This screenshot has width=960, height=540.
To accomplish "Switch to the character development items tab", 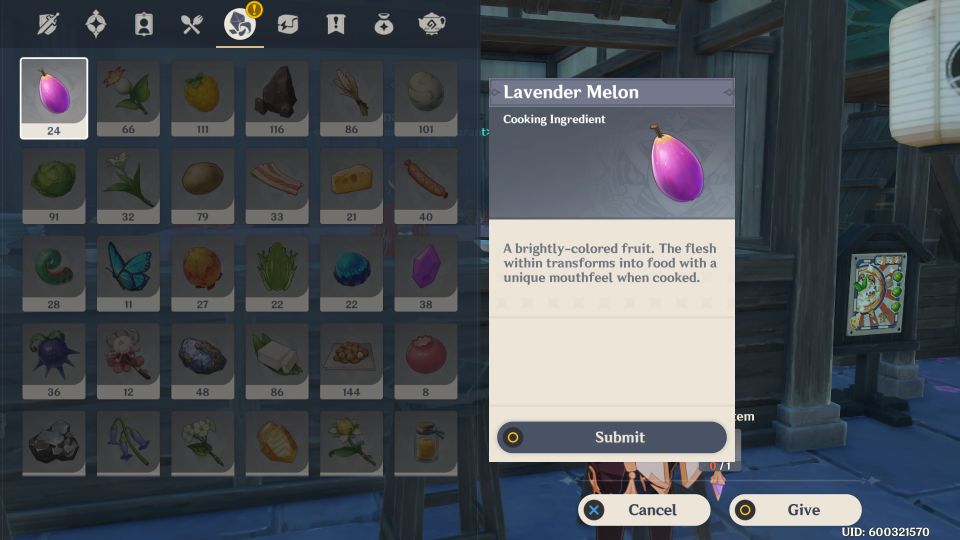I will click(x=144, y=24).
